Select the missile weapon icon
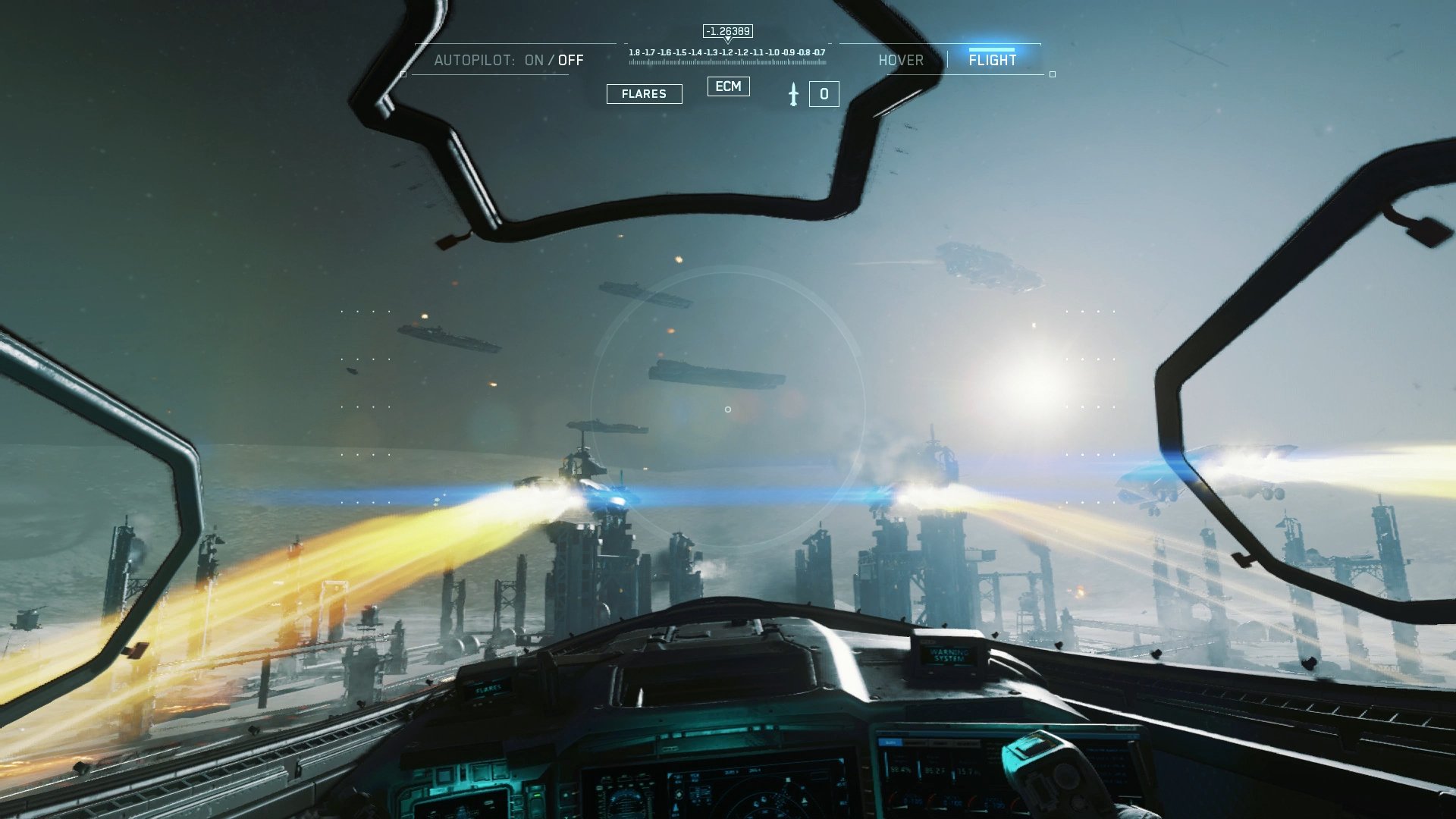This screenshot has height=819, width=1456. [793, 93]
